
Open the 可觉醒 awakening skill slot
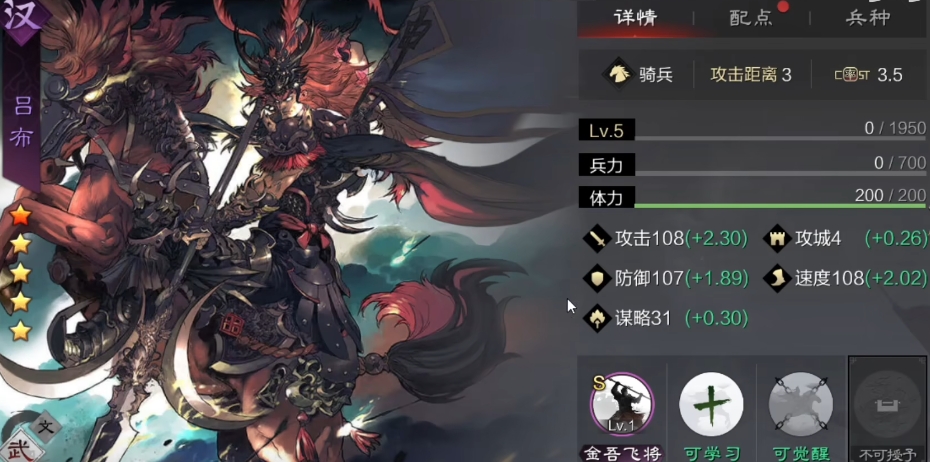[800, 407]
